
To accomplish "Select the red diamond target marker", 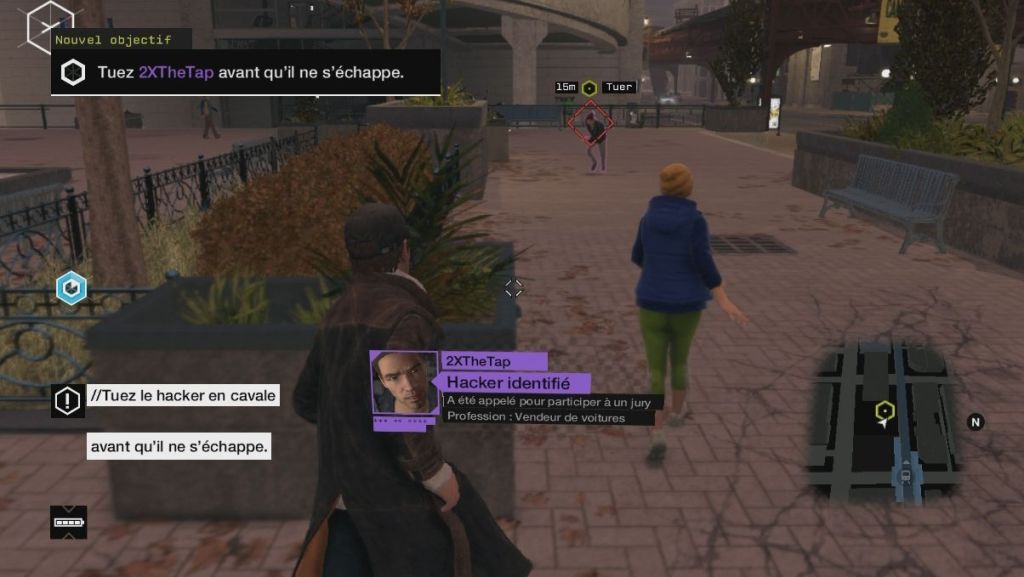I will (590, 124).
